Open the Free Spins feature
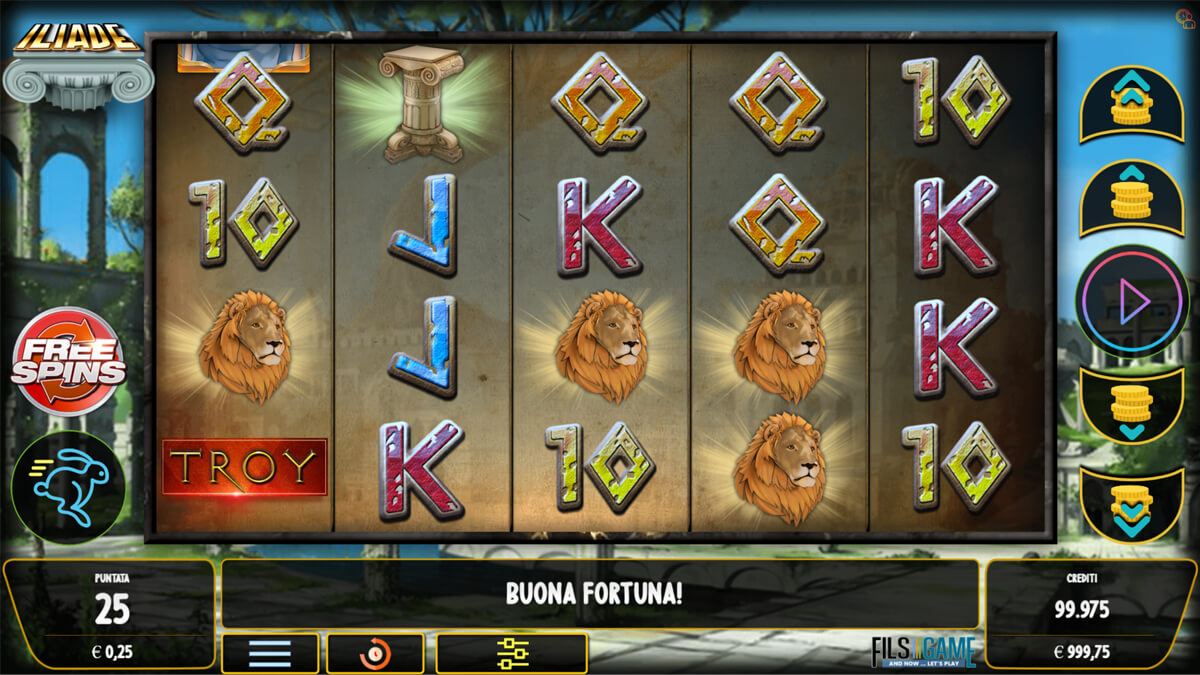 click(x=68, y=361)
